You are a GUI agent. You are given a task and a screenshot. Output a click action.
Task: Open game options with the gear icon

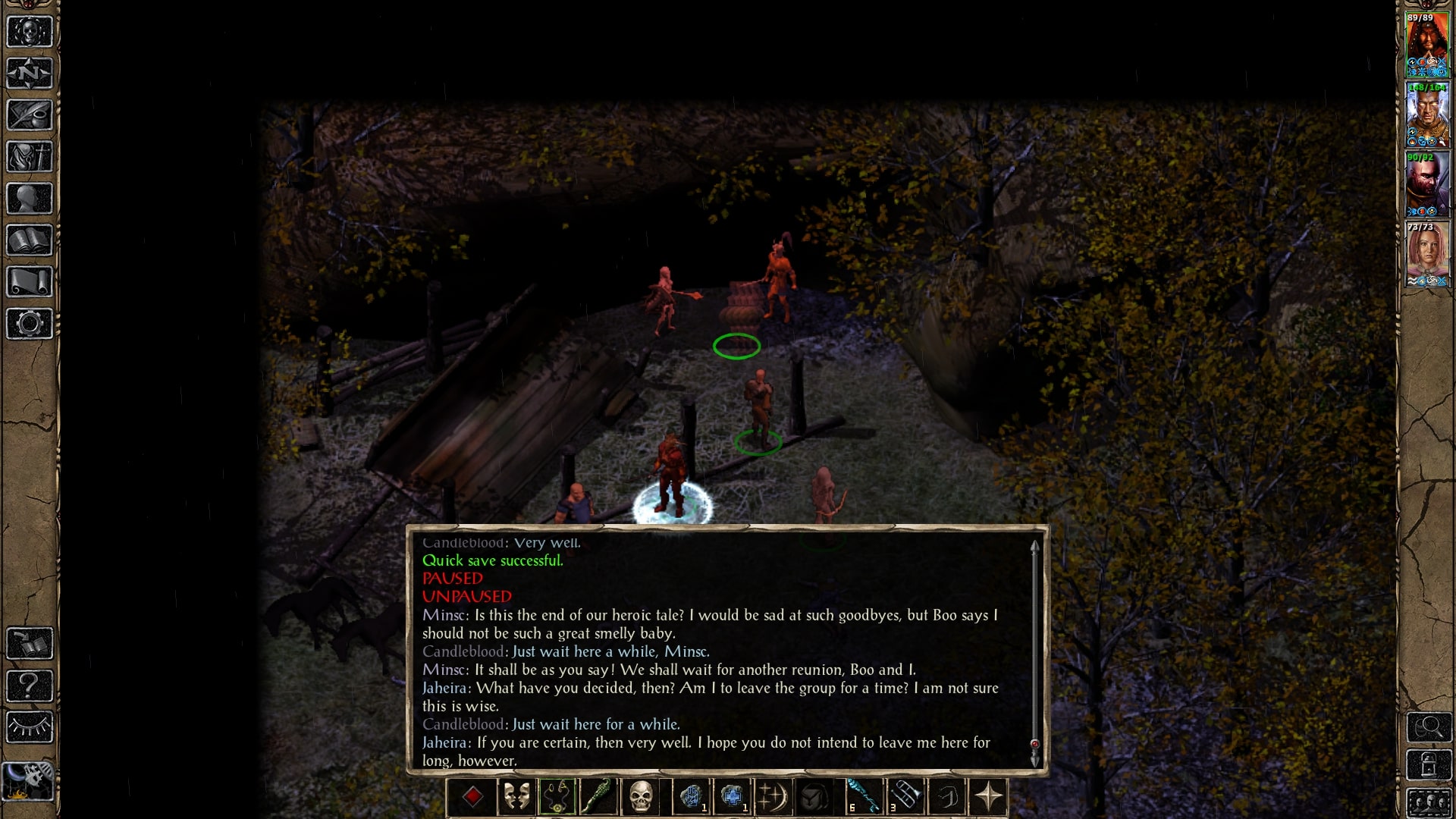30,324
